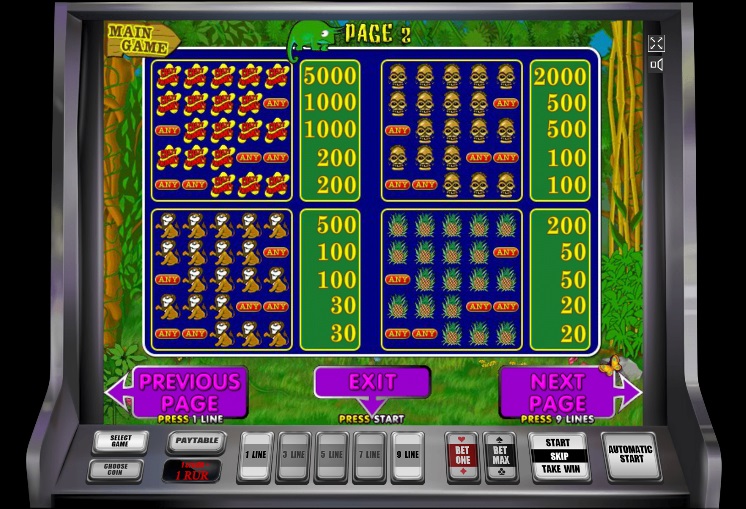Click the Select Game button
Screen dimensions: 746x509
coord(120,441)
